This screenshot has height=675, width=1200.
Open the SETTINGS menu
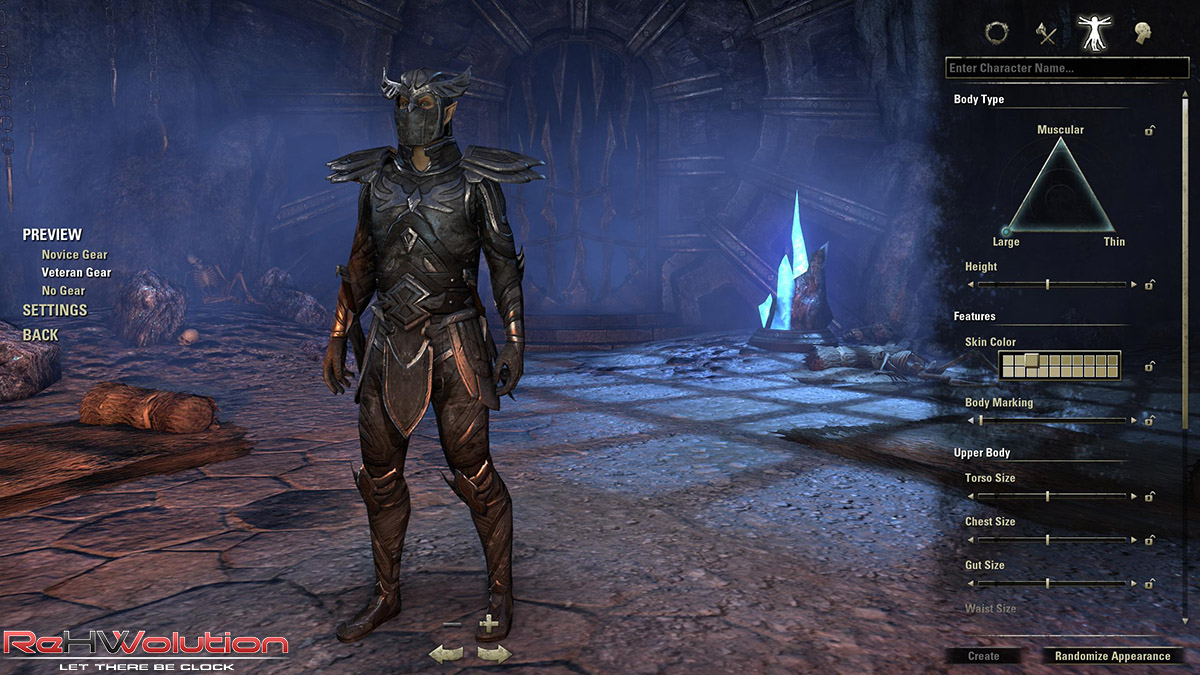(55, 310)
